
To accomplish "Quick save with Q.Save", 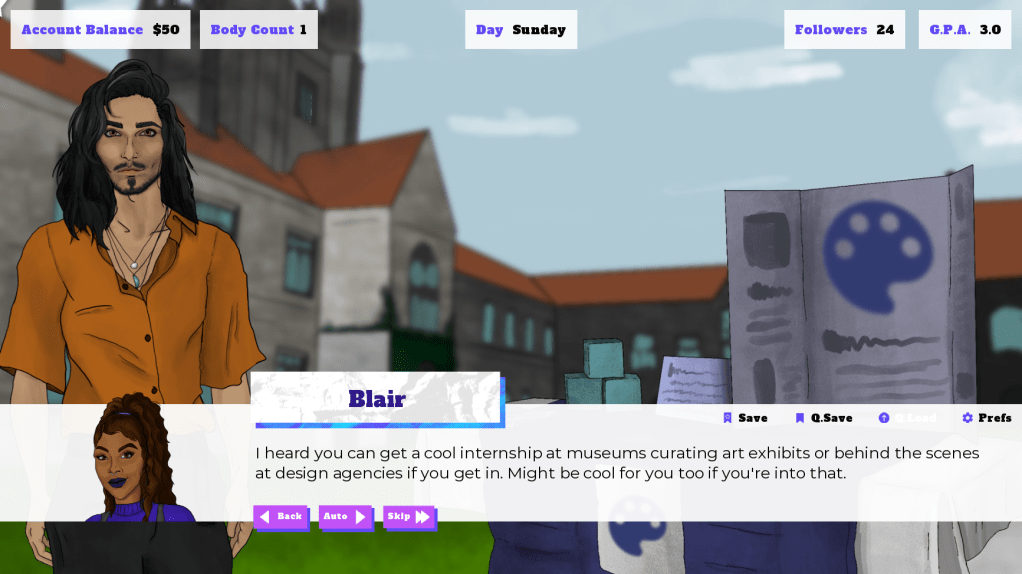I will point(824,418).
